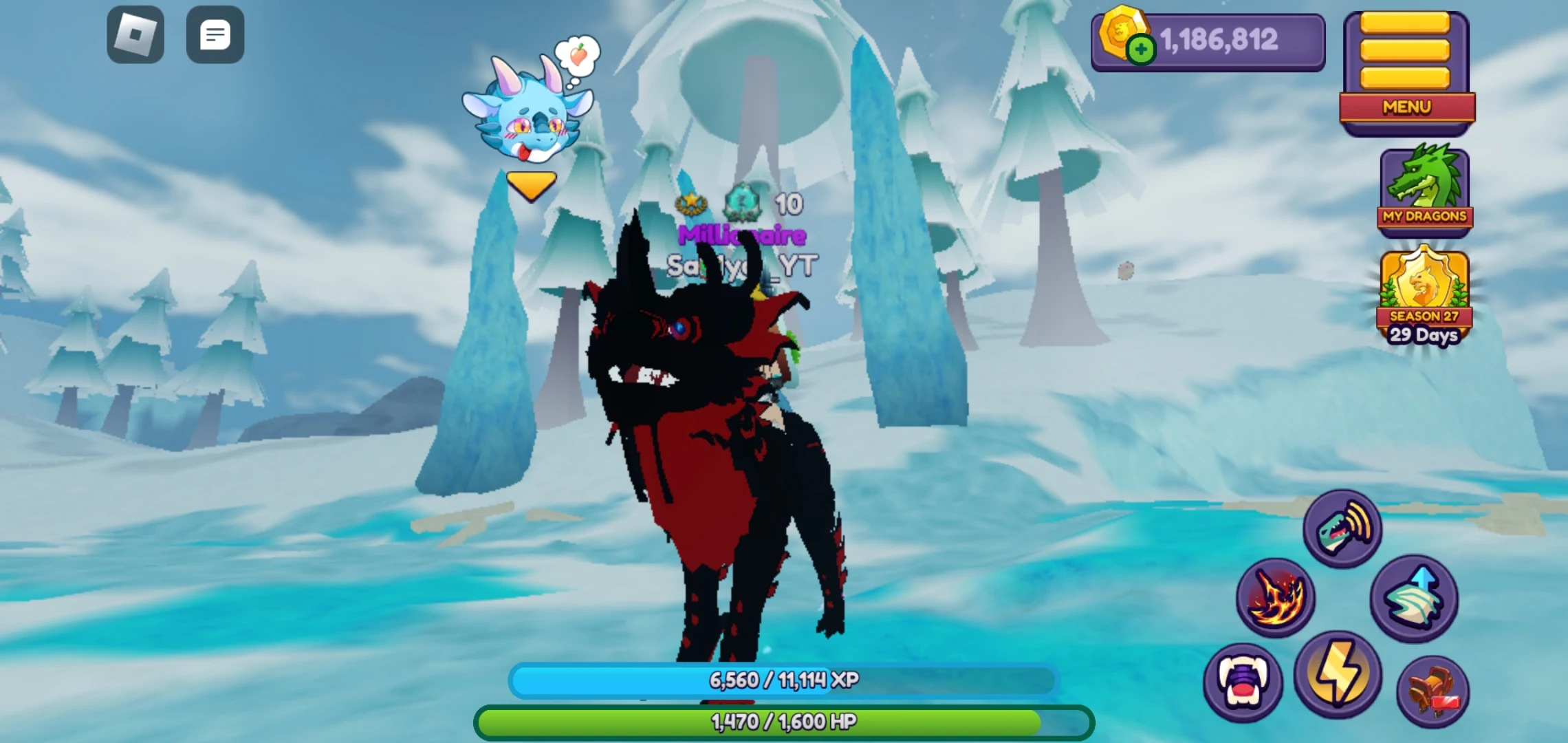Select the dragon roar ability
This screenshot has width=1568, height=743.
point(1341,528)
